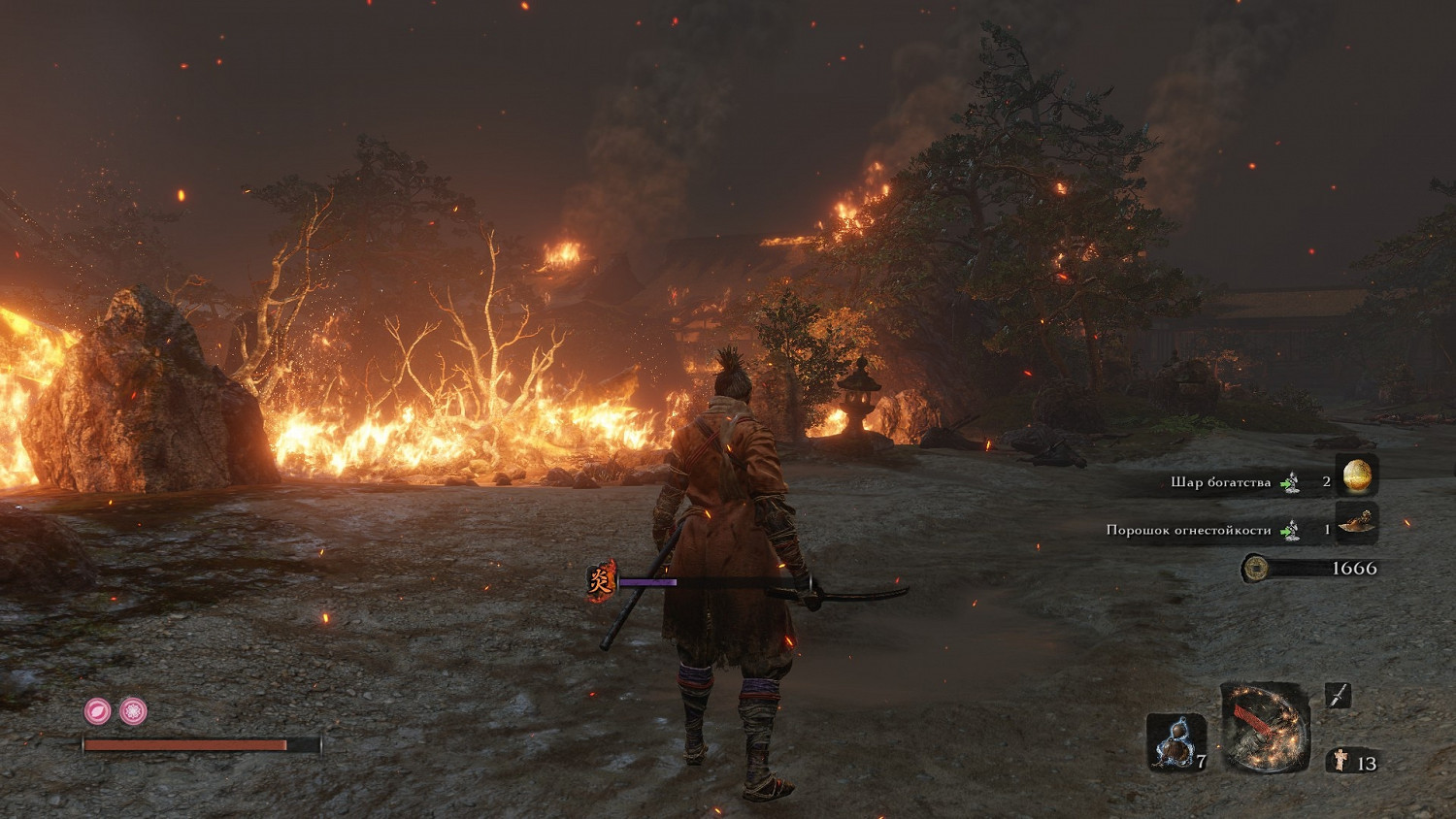Click the sen coin currency icon
1456x819 pixels.
[x=1255, y=568]
